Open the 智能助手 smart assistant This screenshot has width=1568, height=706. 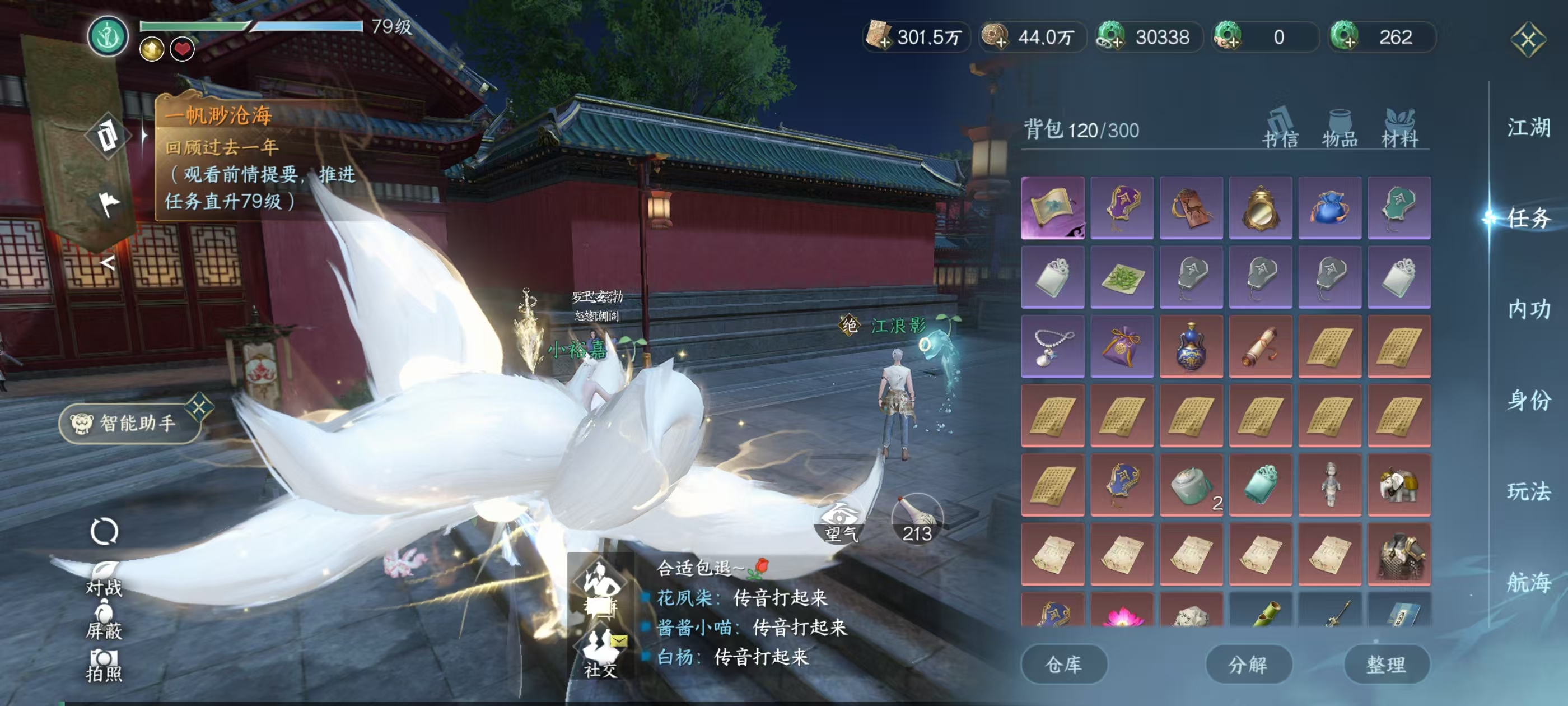(x=130, y=422)
